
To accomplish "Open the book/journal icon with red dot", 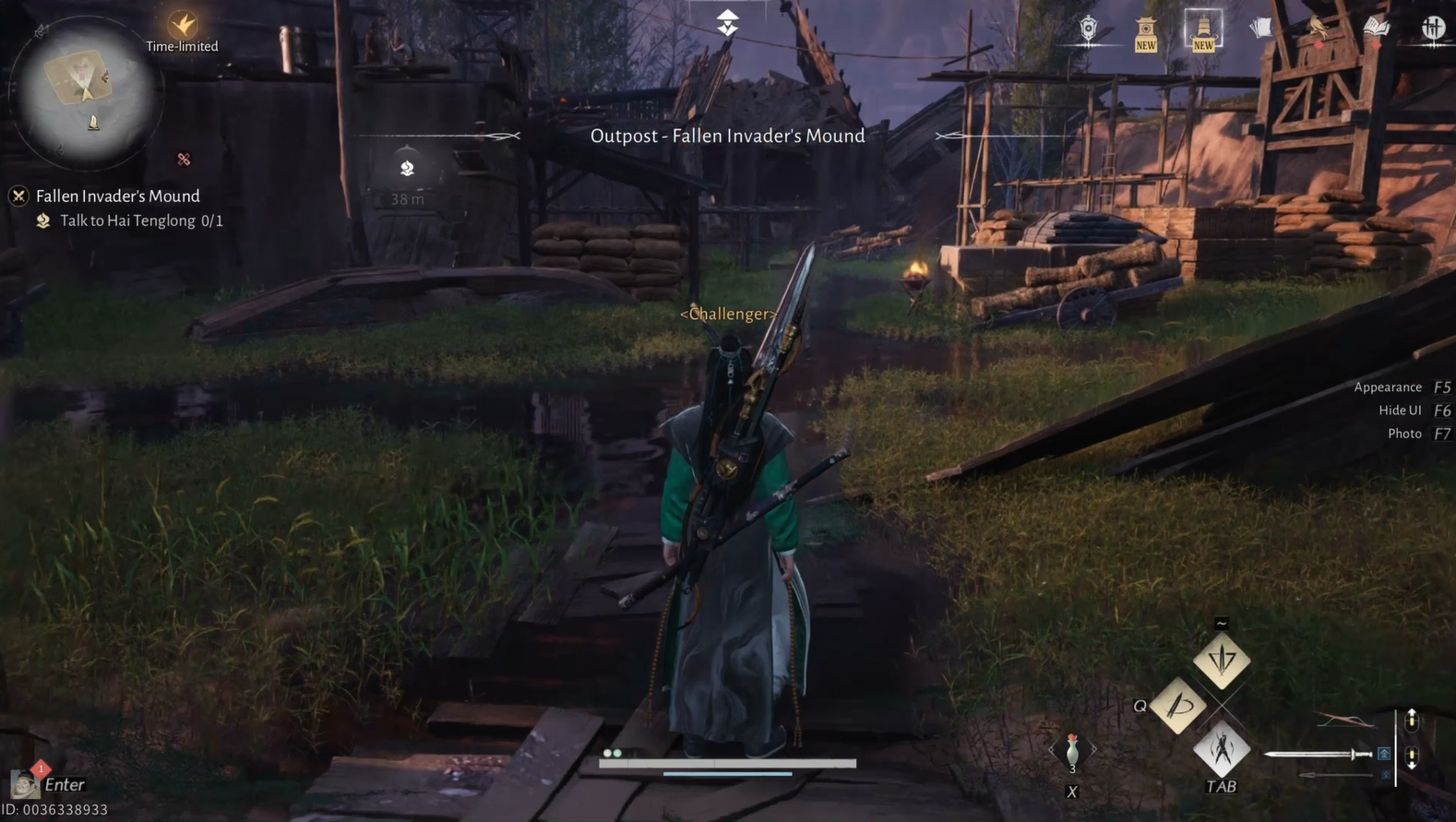I will tap(1377, 28).
